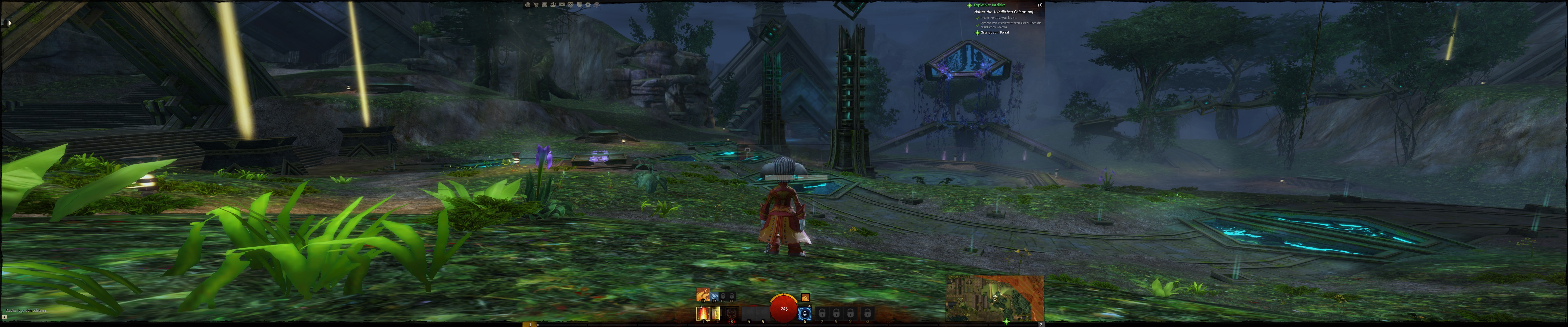This screenshot has height=327, width=1568.
Task: Use the phoenix weapon skill in slot 3
Action: tap(732, 314)
